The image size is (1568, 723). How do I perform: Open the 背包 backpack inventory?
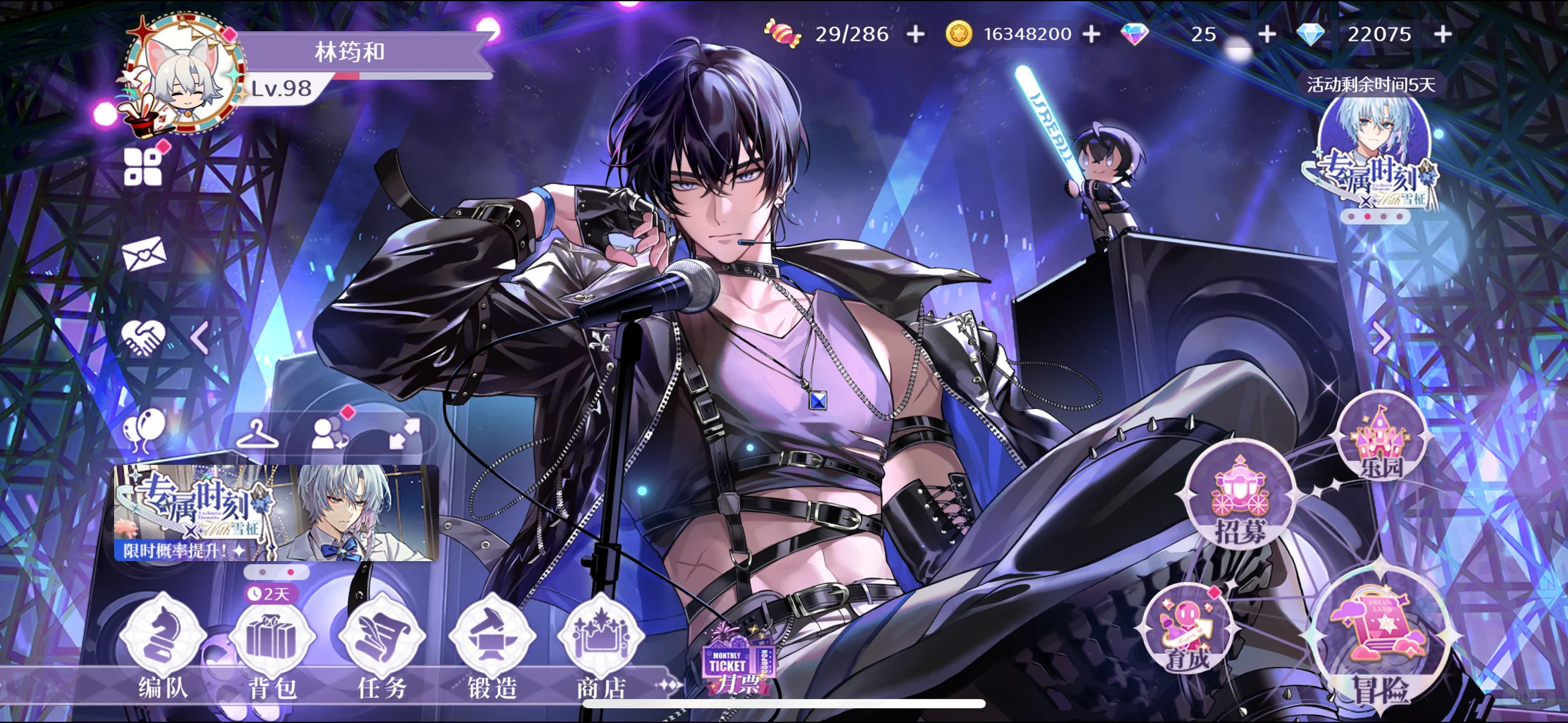[x=271, y=644]
